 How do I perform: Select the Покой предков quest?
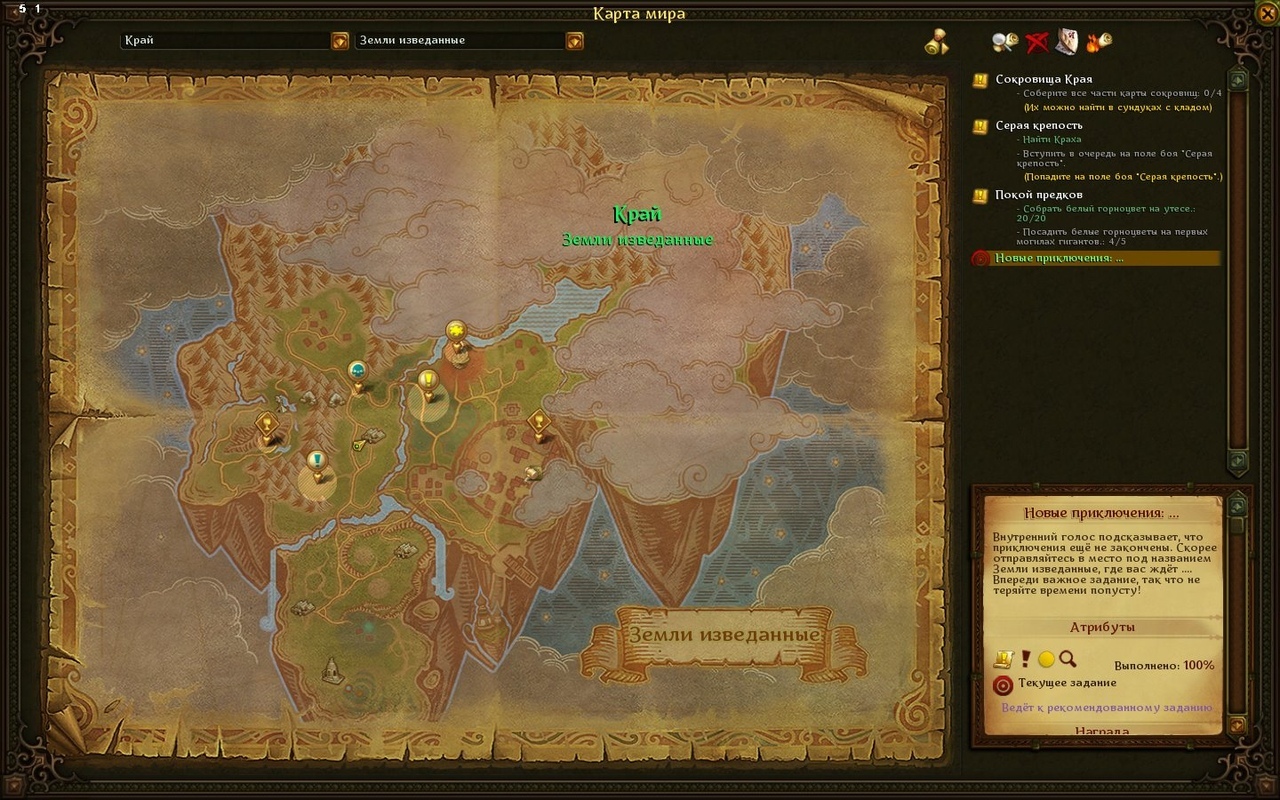coord(1038,194)
